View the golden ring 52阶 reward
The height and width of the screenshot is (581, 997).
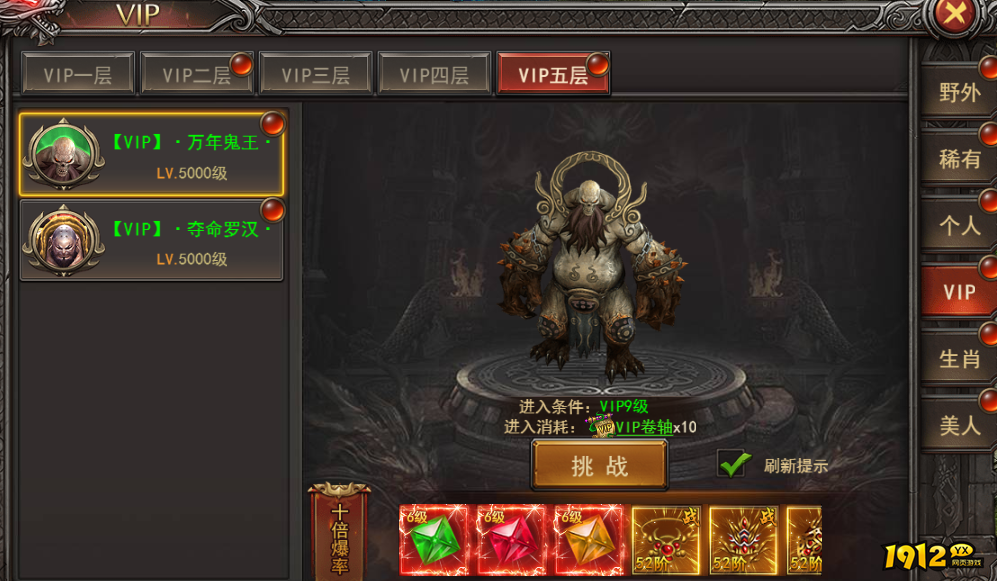point(665,540)
